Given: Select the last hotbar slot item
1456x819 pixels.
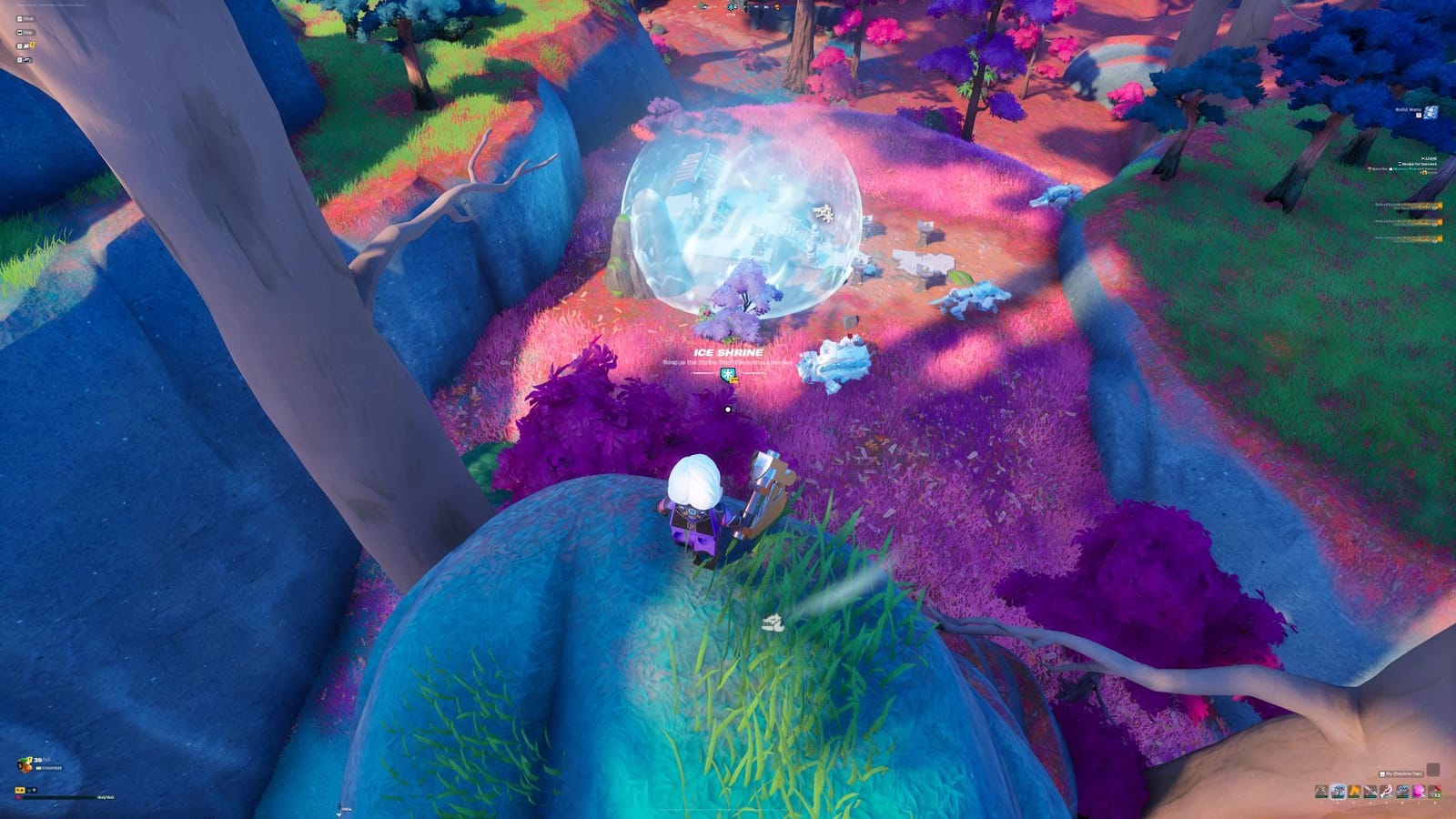Looking at the screenshot, I should click(1434, 792).
